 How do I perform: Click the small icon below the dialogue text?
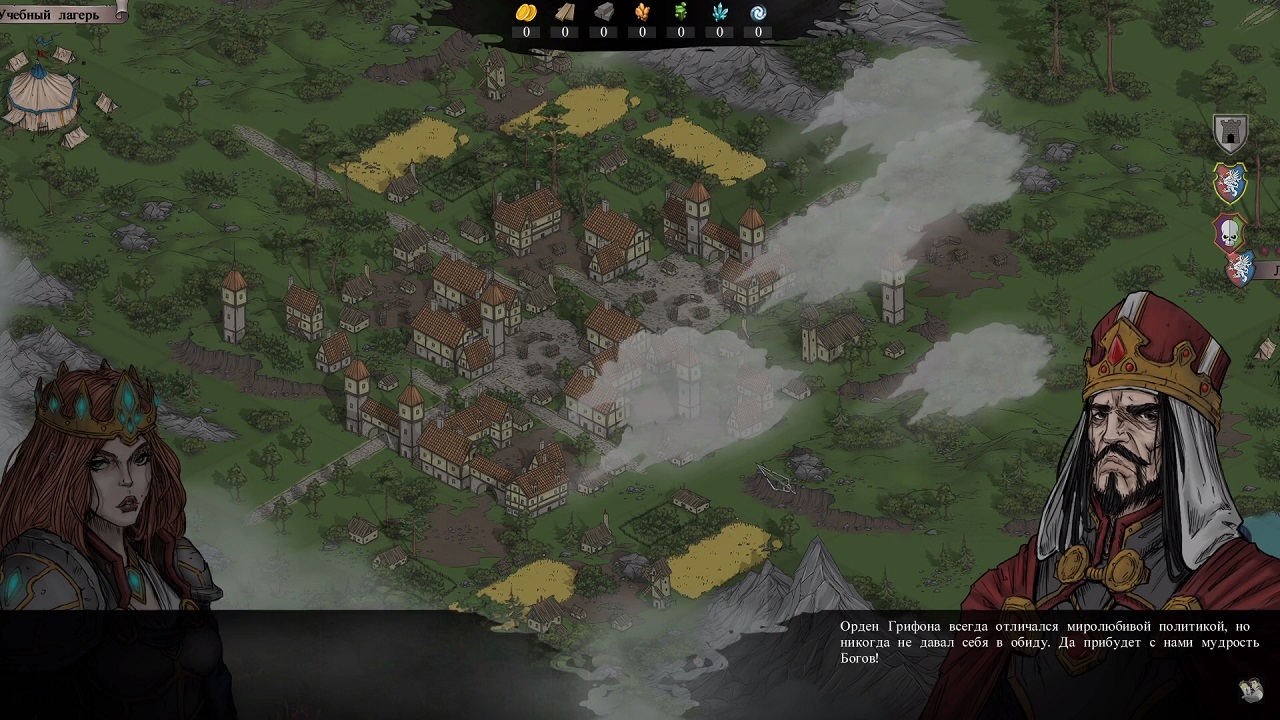coord(1249,690)
